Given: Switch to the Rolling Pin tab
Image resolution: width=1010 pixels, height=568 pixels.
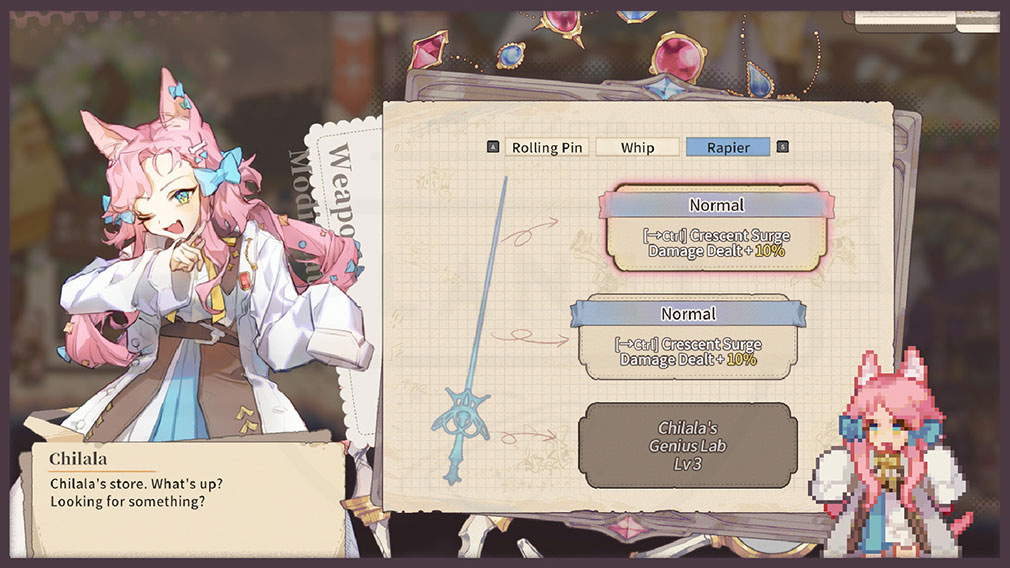Looking at the screenshot, I should click(547, 147).
